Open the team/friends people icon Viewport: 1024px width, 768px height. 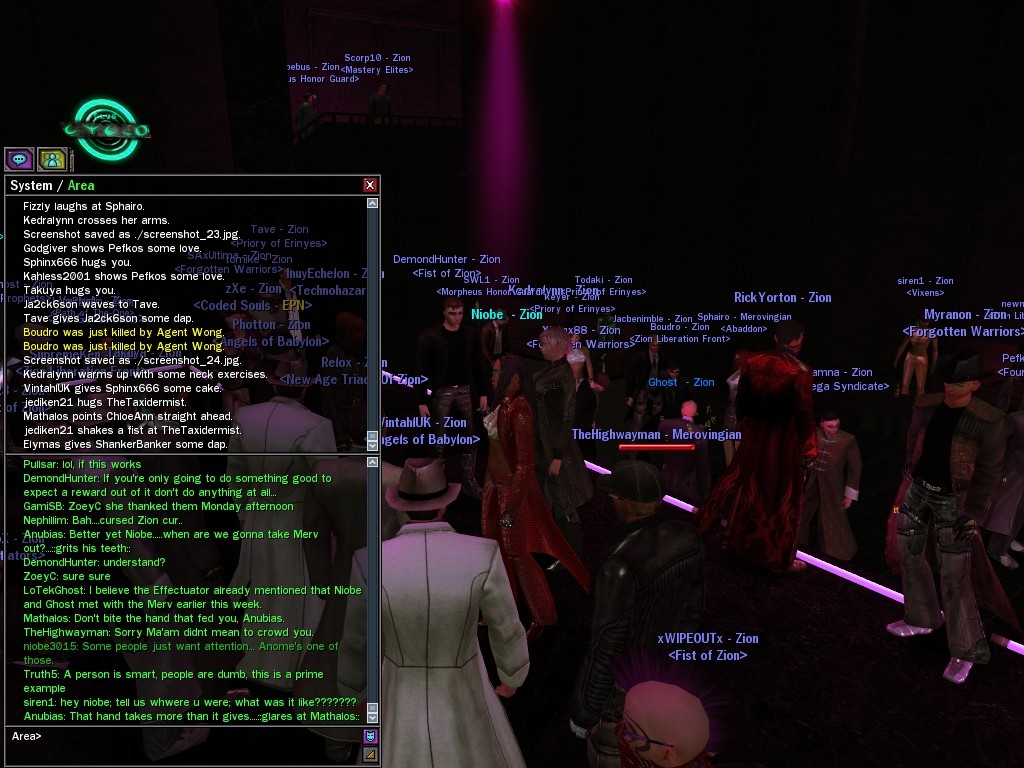pyautogui.click(x=52, y=159)
